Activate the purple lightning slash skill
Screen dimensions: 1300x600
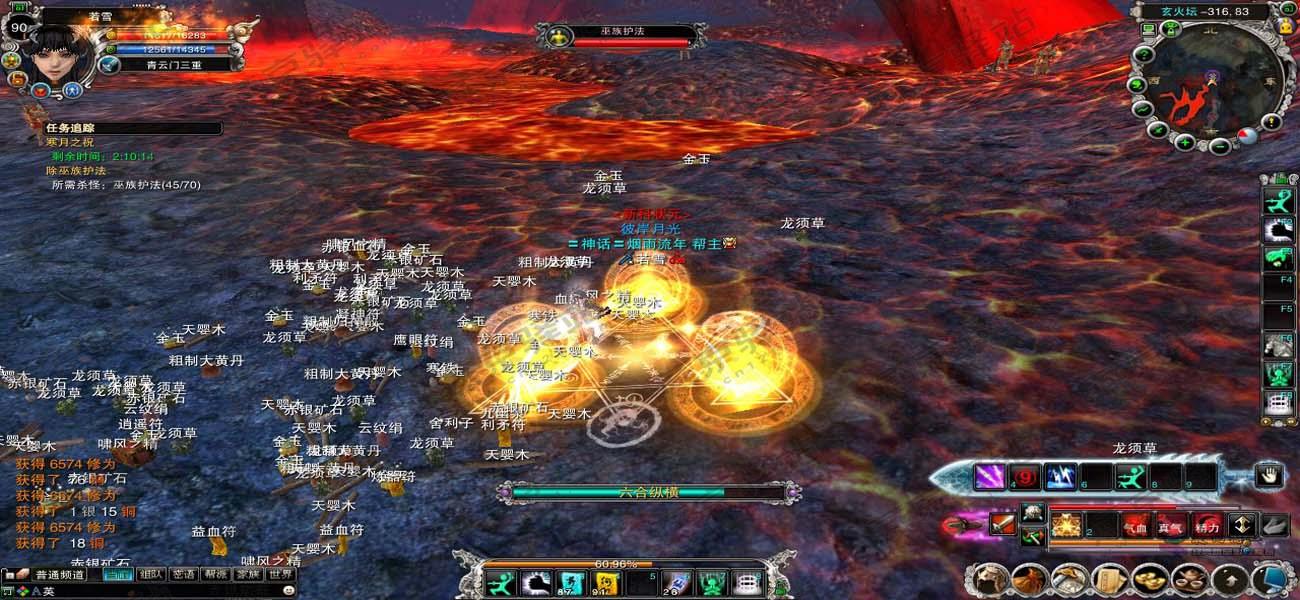tap(990, 478)
